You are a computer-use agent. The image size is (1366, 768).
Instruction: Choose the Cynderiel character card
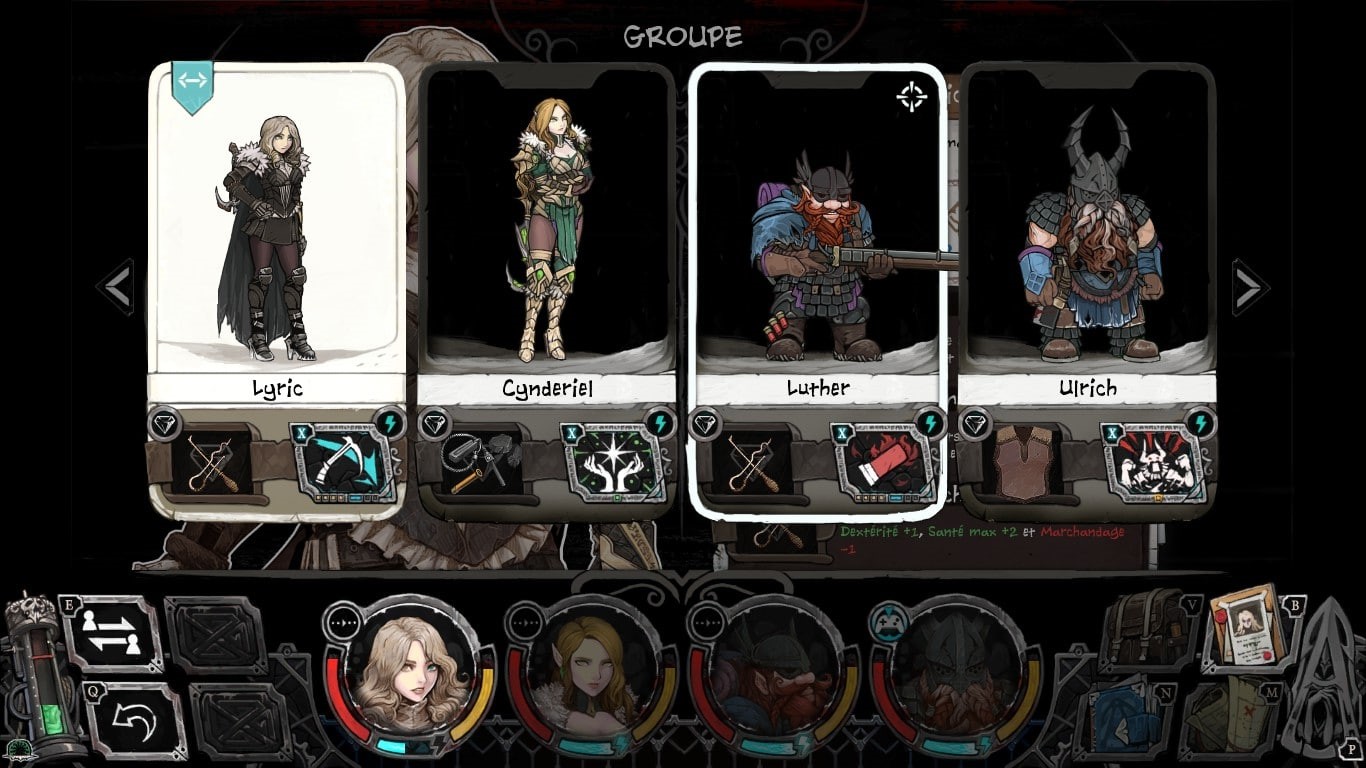(546, 230)
